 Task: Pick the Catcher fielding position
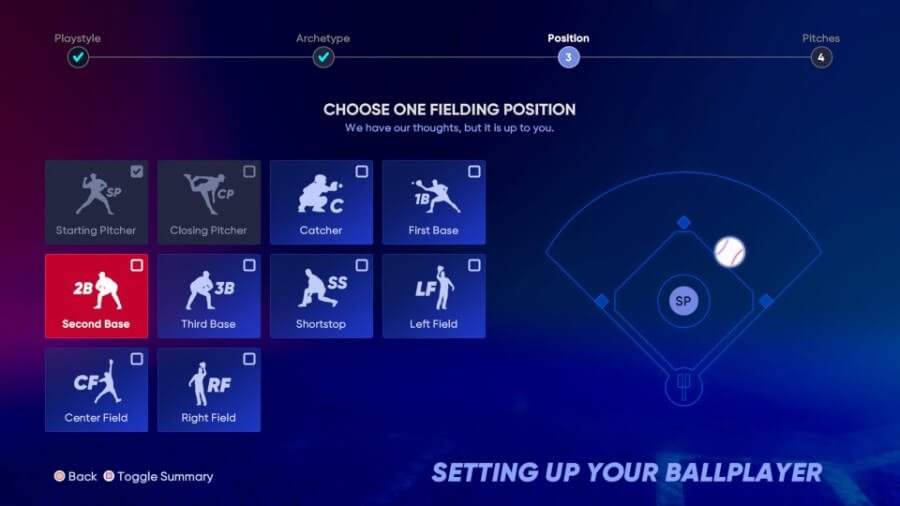tap(321, 202)
